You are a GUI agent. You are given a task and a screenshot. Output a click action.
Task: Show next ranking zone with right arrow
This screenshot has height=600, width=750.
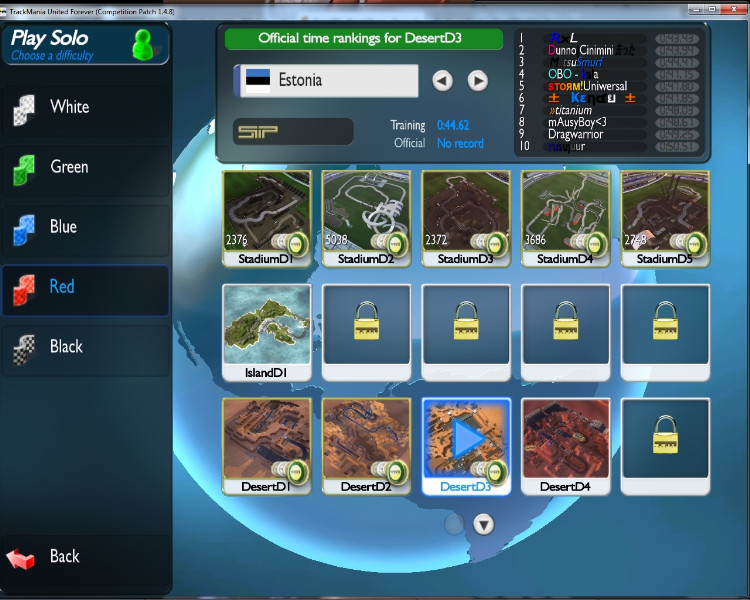click(478, 81)
